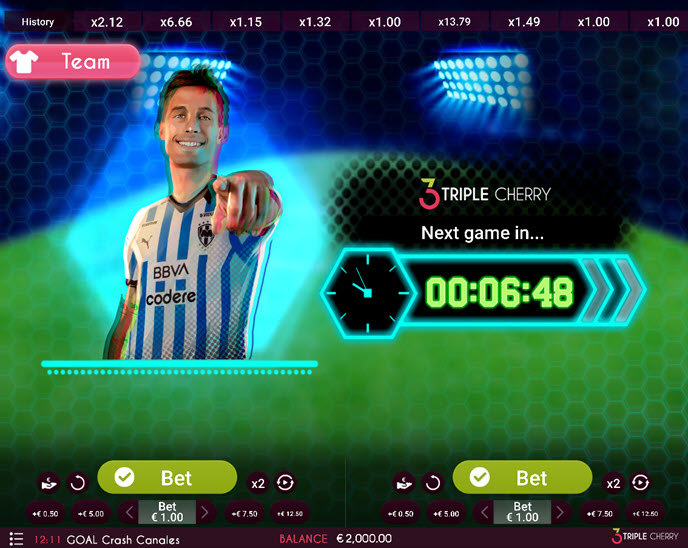This screenshot has height=548, width=688.
Task: Place a bet with the right Bet button
Action: click(522, 478)
